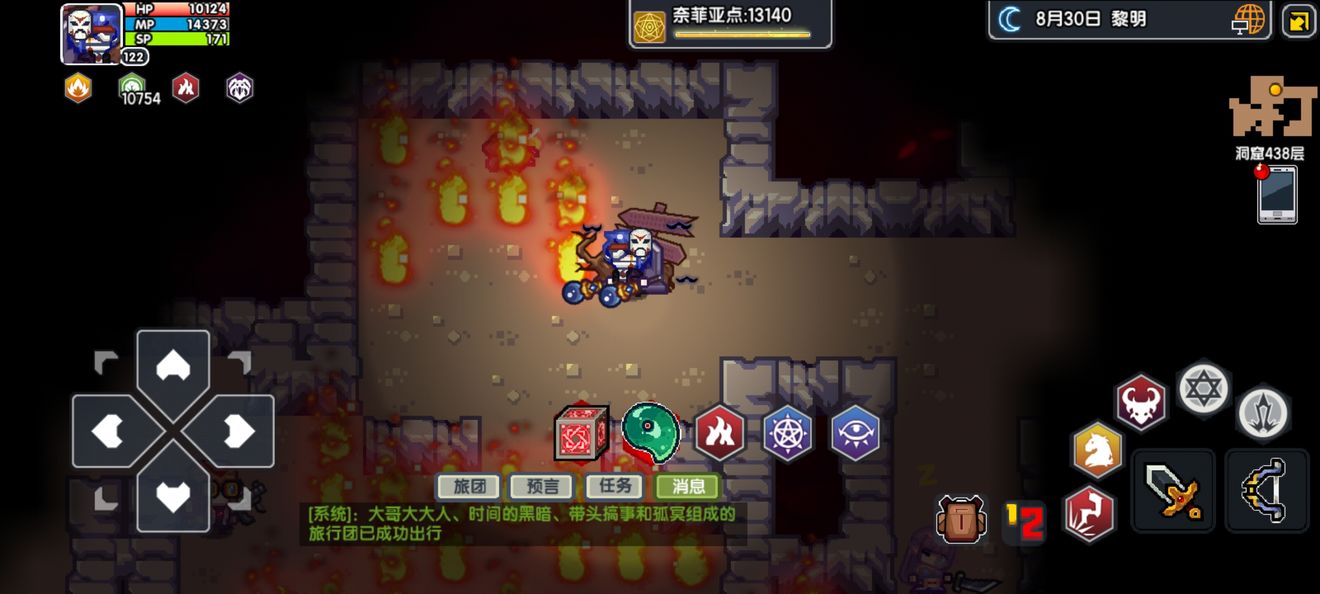Trigger the horned demon skull skill

point(1141,402)
